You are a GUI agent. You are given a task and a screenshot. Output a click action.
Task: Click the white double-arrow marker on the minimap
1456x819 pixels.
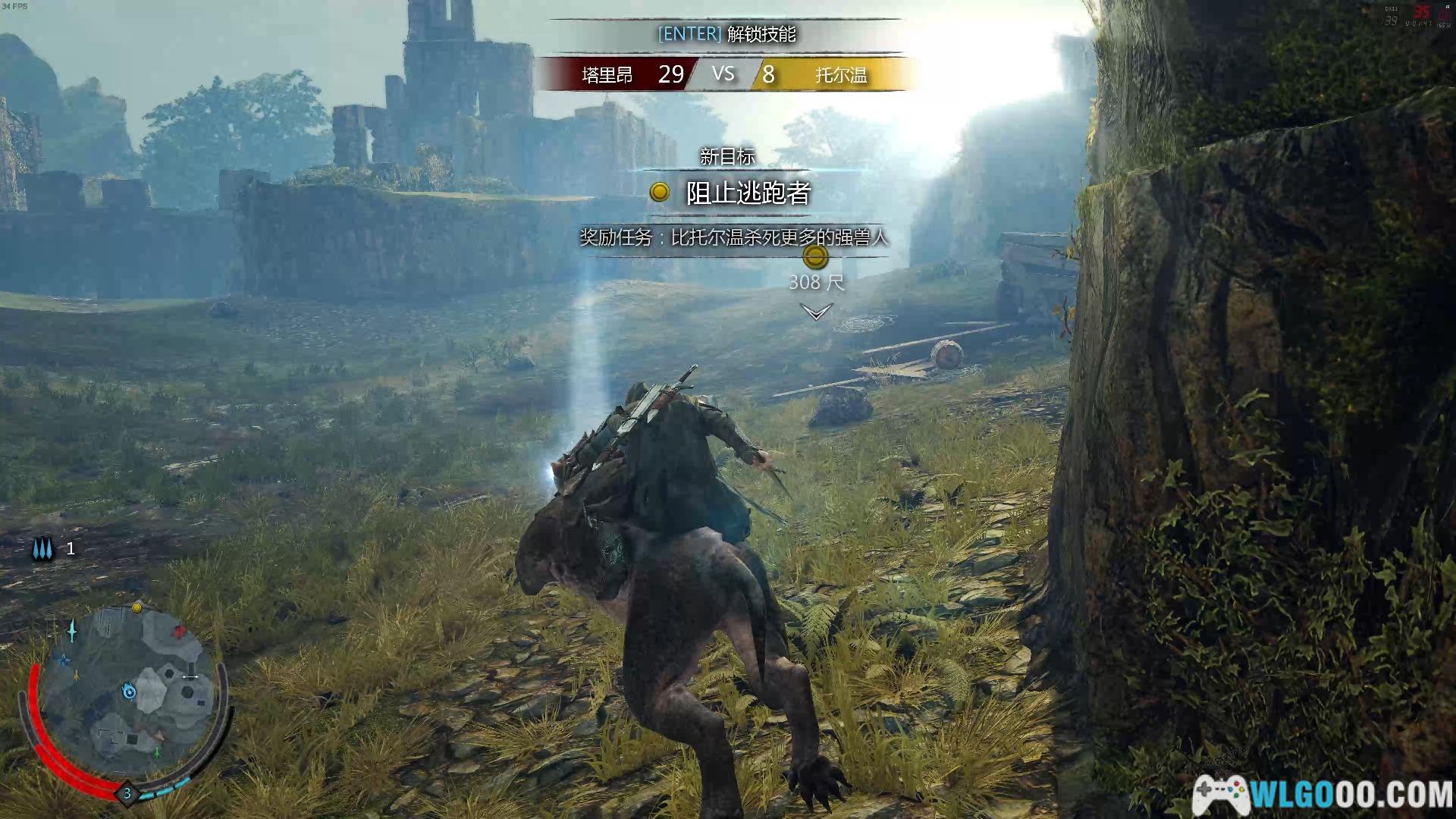pyautogui.click(x=190, y=676)
